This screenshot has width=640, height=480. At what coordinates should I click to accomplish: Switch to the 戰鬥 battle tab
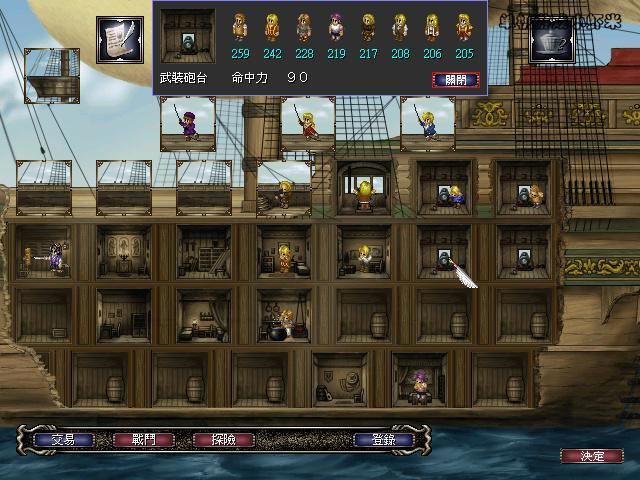(144, 439)
